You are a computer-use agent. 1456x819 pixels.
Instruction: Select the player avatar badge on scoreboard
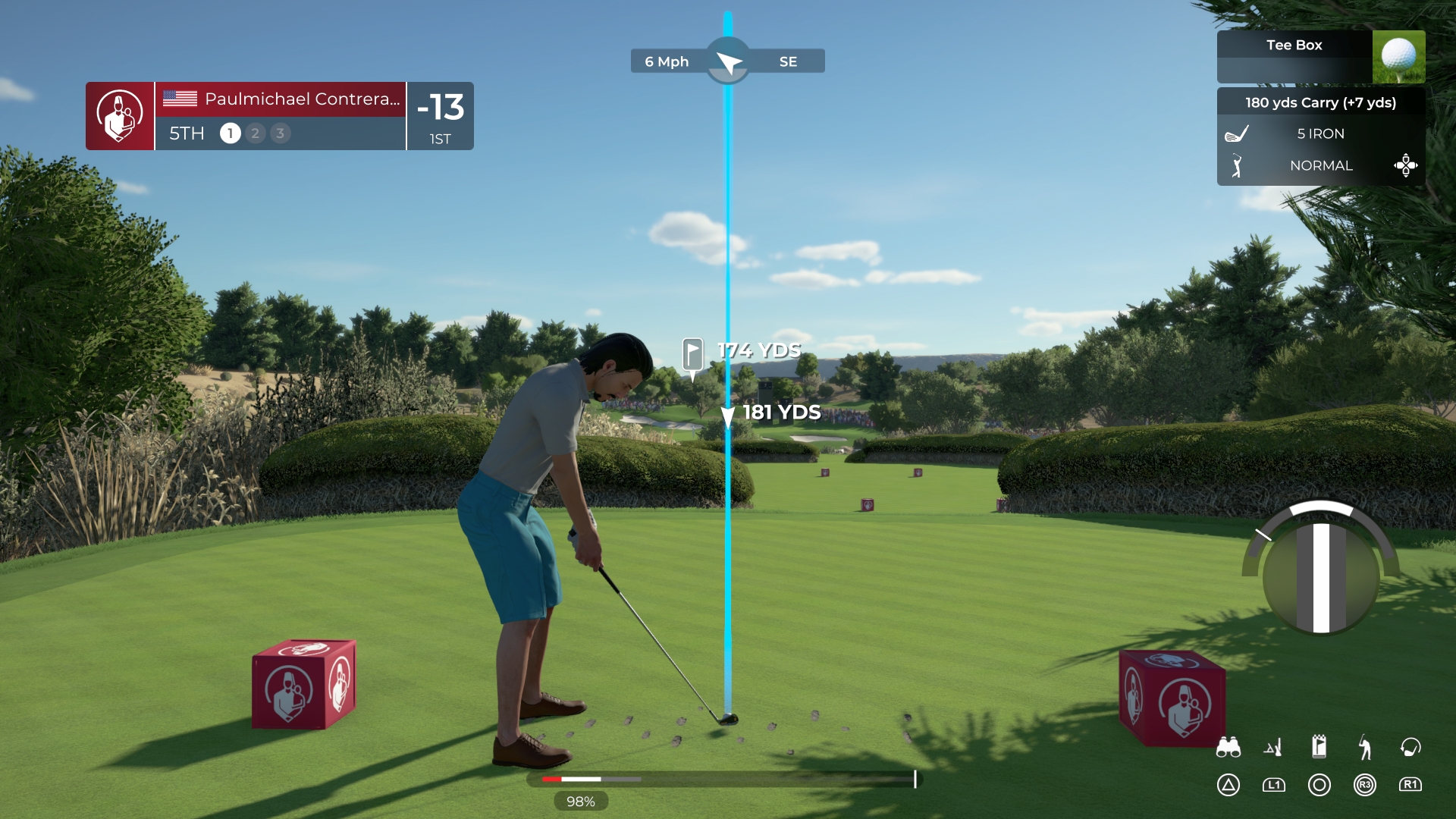pyautogui.click(x=119, y=115)
